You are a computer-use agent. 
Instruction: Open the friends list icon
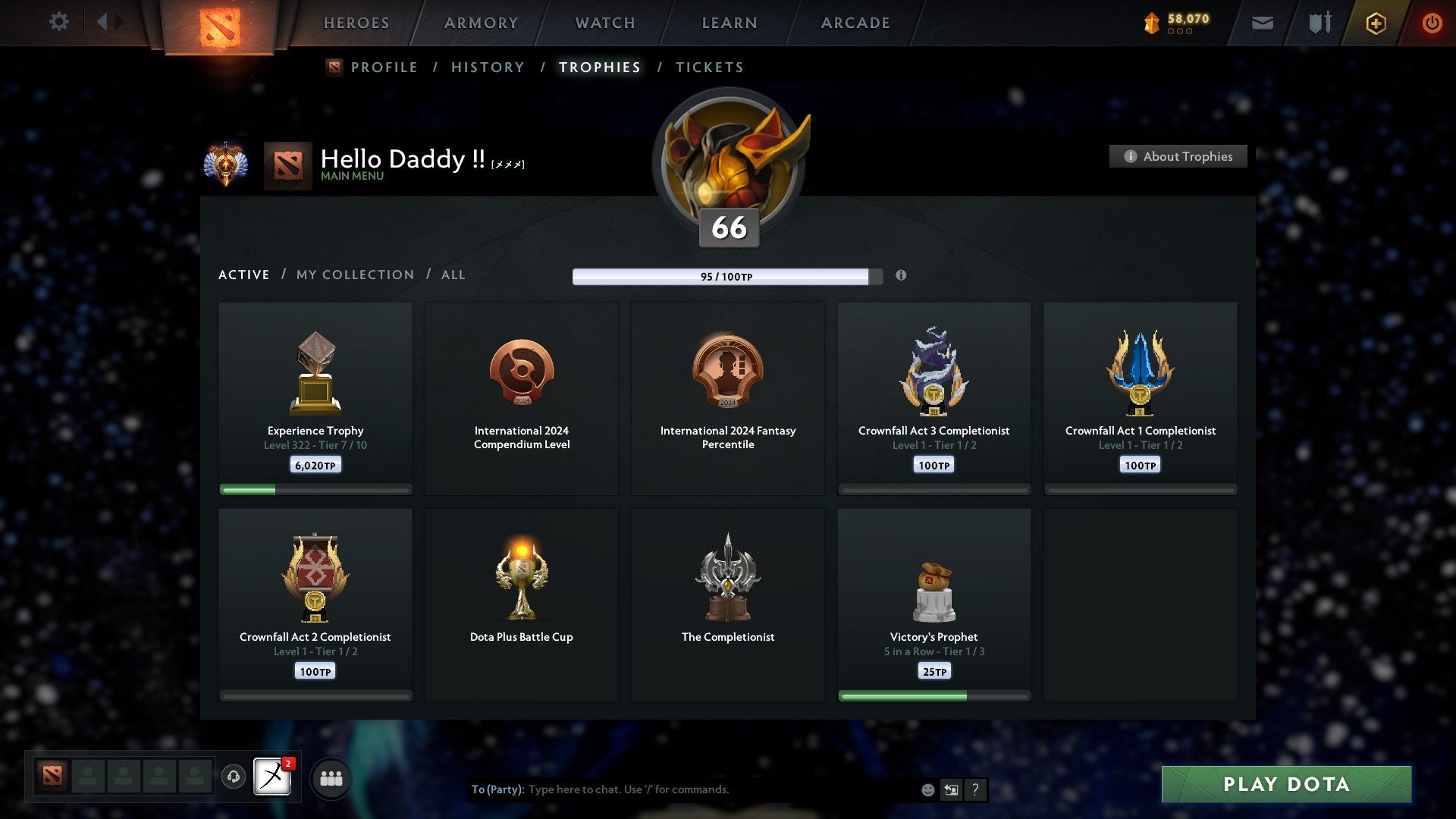coord(331,777)
